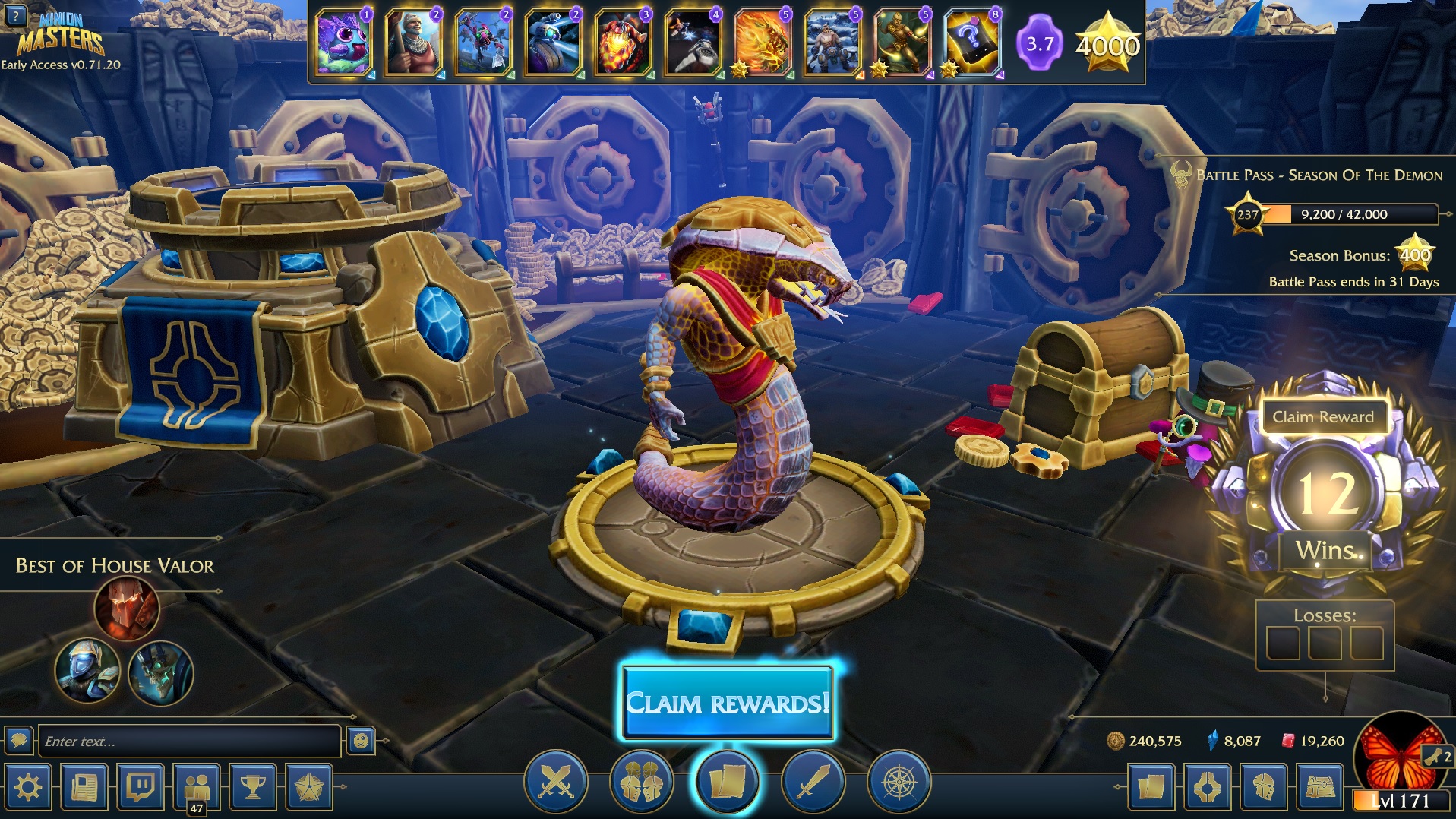
Task: Claim the rewards with the glowing blue button
Action: (727, 703)
